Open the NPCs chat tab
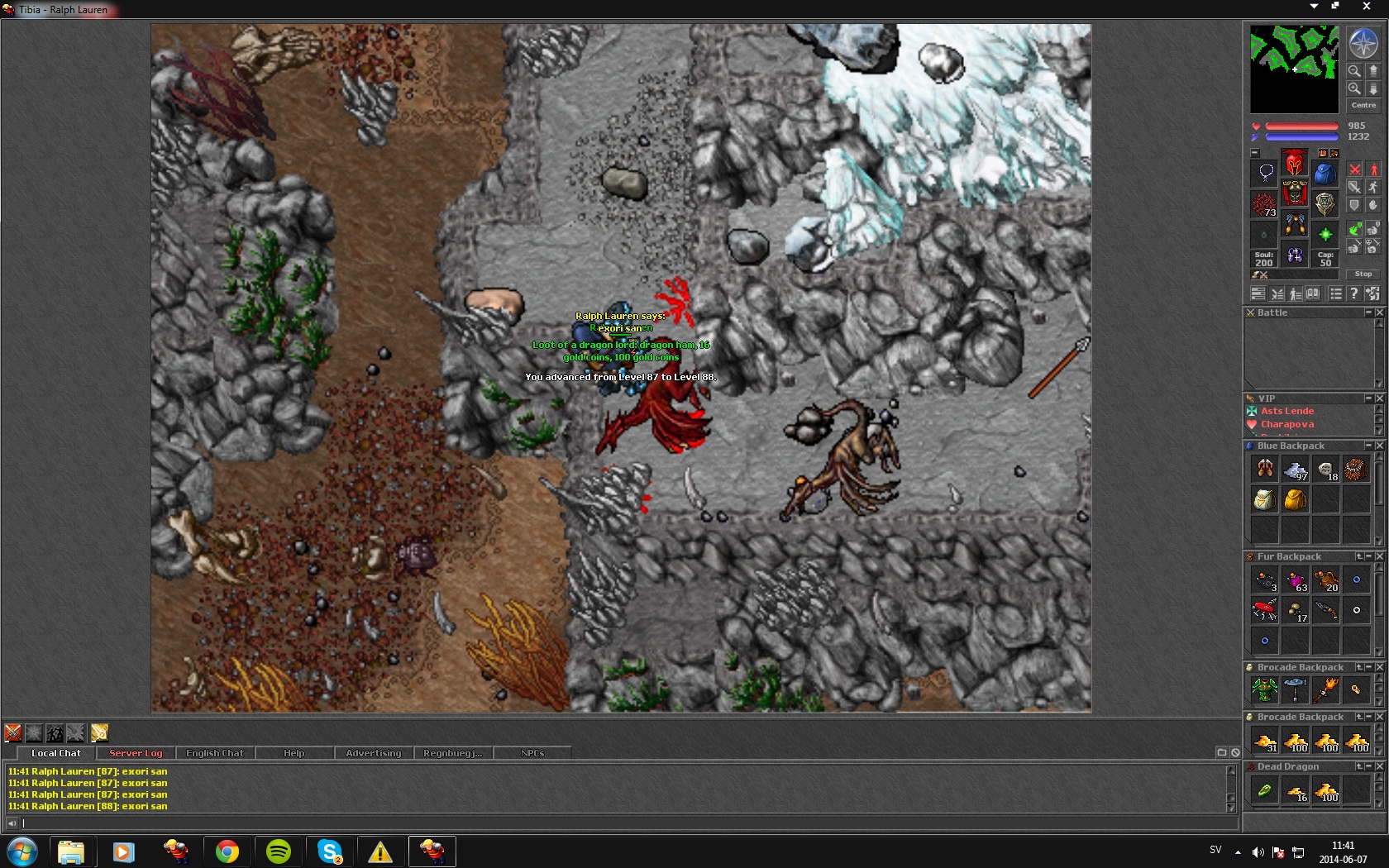Image resolution: width=1389 pixels, height=868 pixels. (532, 753)
